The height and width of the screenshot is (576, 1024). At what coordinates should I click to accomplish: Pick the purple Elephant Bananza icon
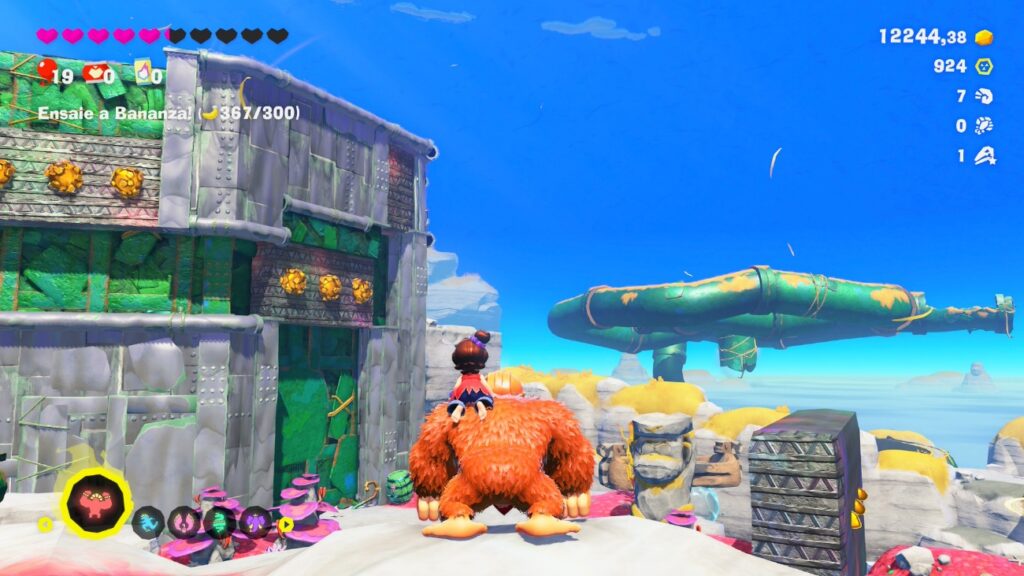click(255, 521)
